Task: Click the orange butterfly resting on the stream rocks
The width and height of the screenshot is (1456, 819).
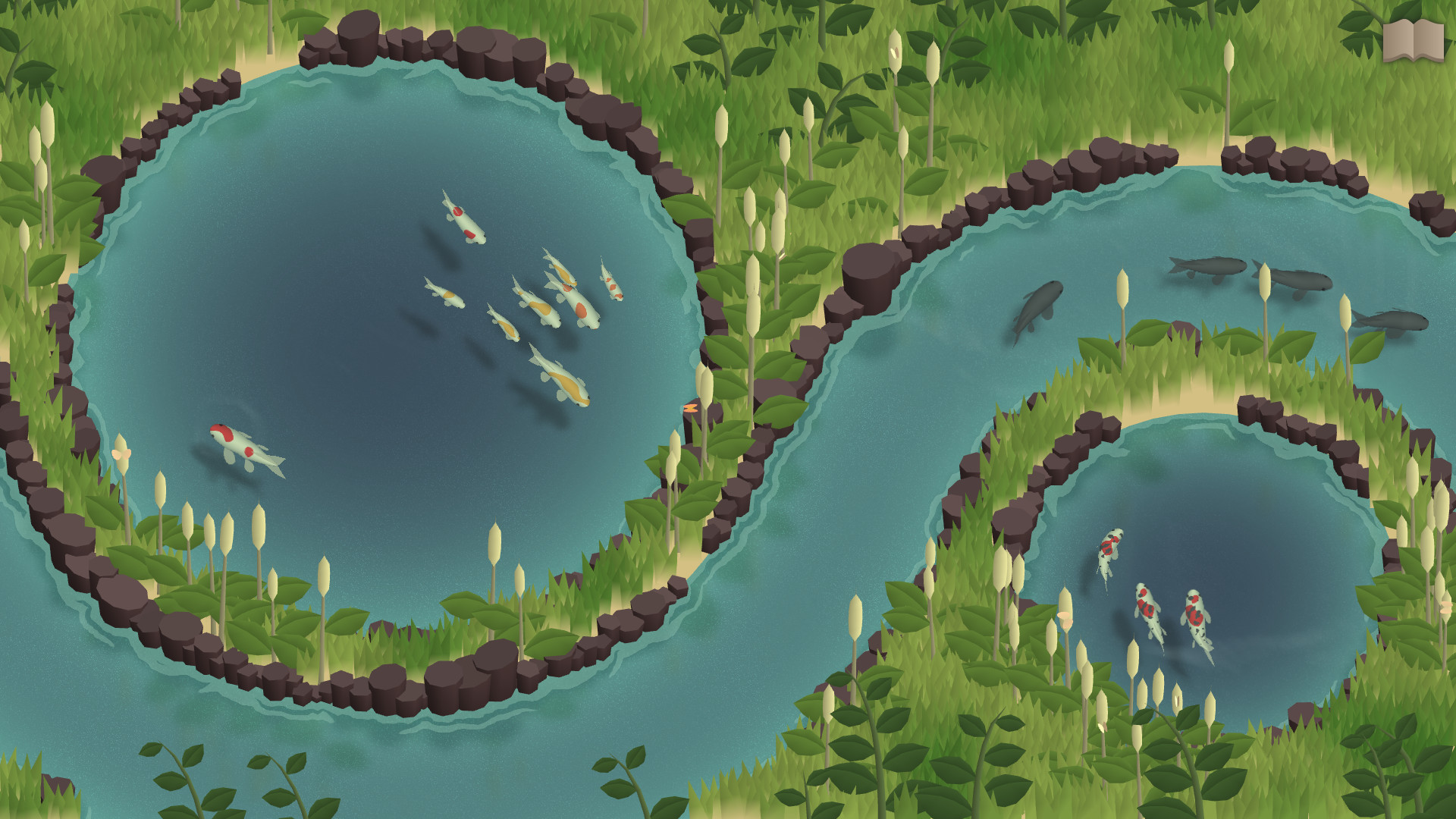Action: point(690,409)
